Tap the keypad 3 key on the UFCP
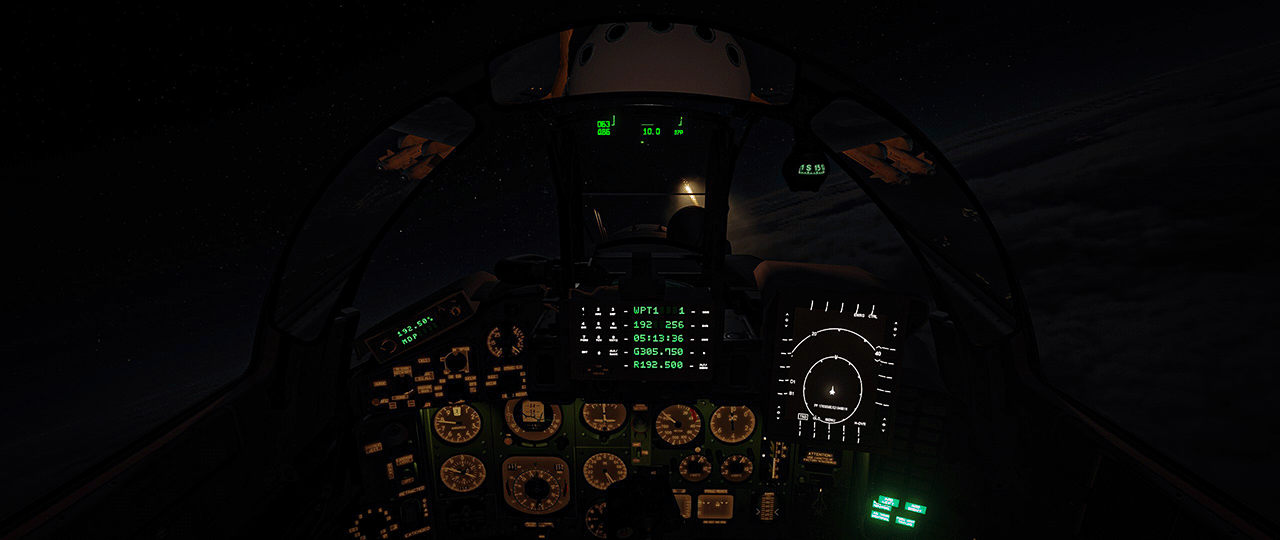Image resolution: width=1280 pixels, height=540 pixels. click(x=613, y=312)
